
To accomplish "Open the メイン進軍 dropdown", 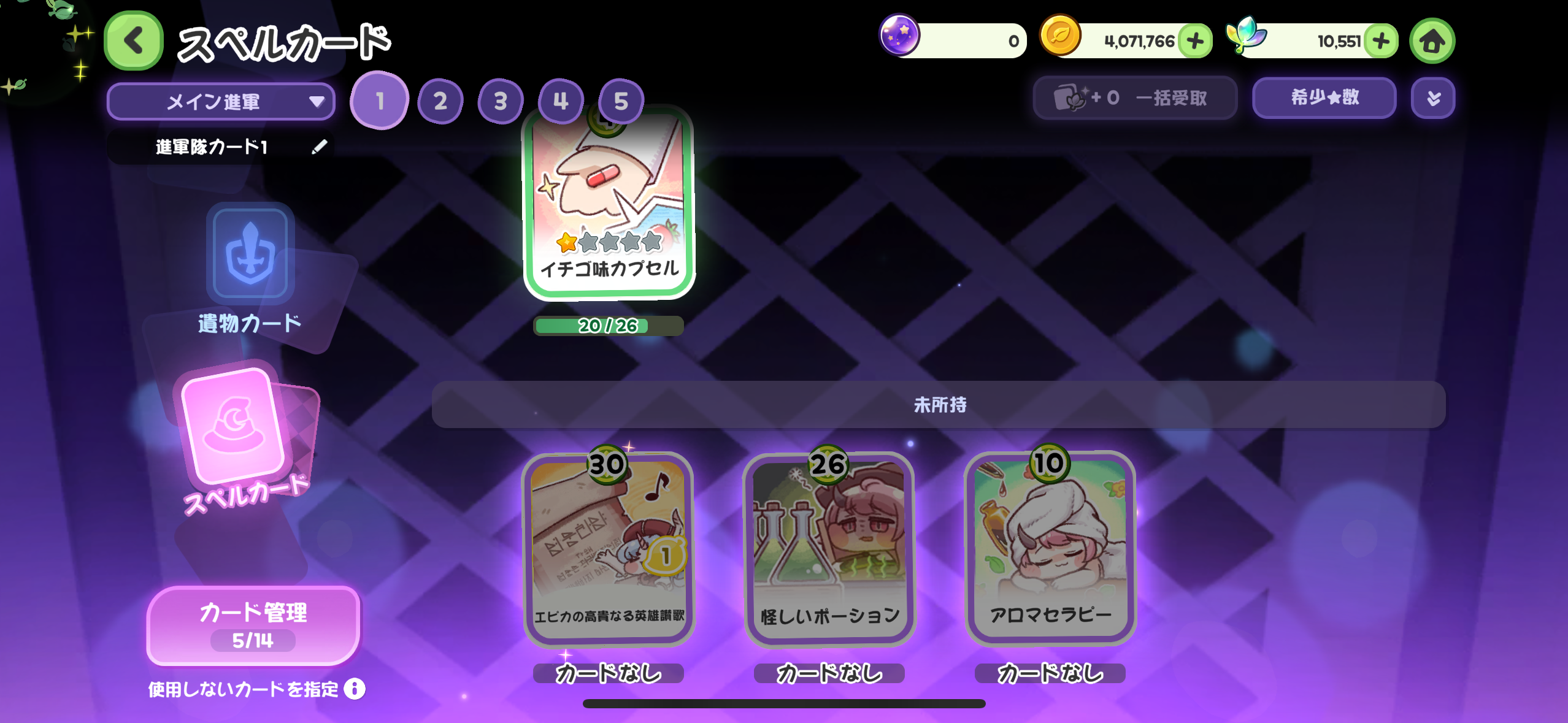I will click(221, 101).
